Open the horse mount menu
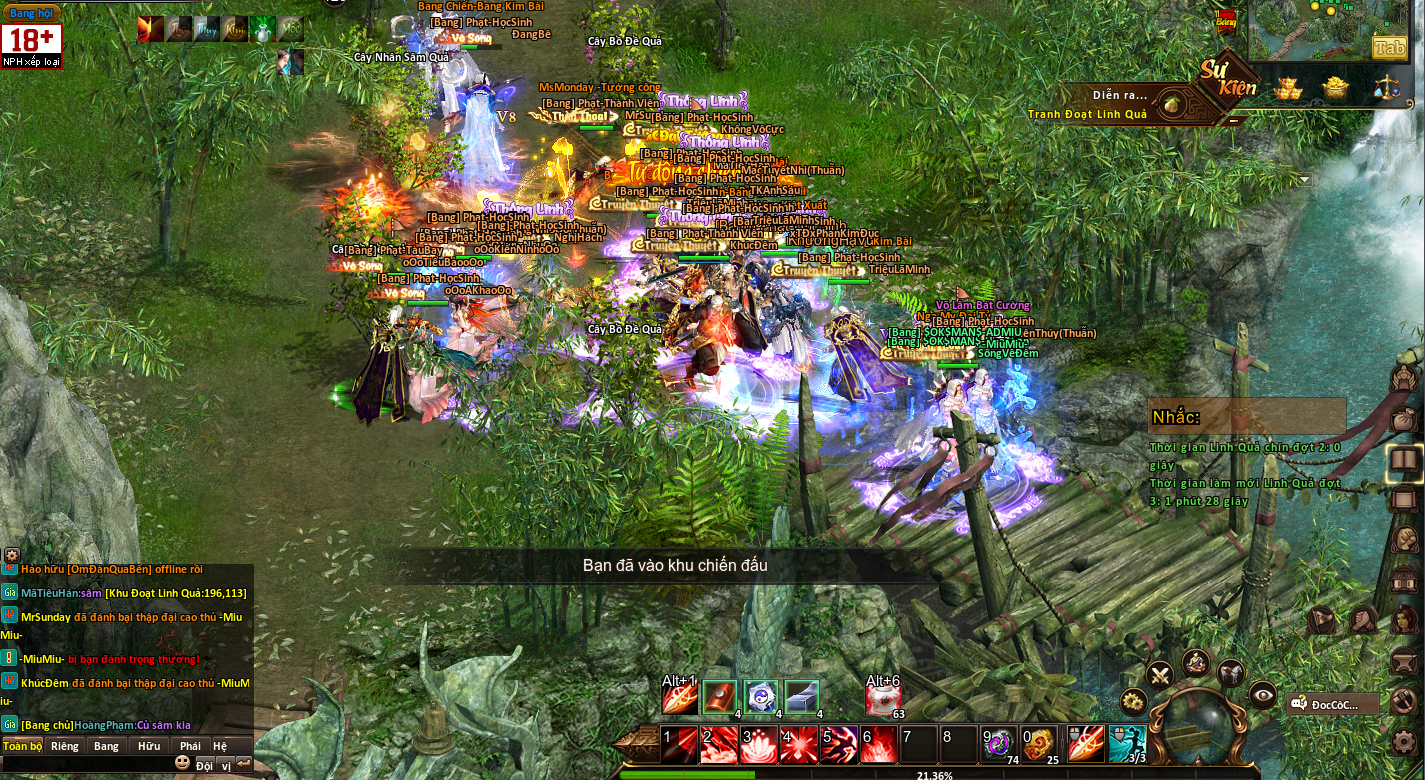Screen dimensions: 1425x780 pyautogui.click(x=1230, y=673)
